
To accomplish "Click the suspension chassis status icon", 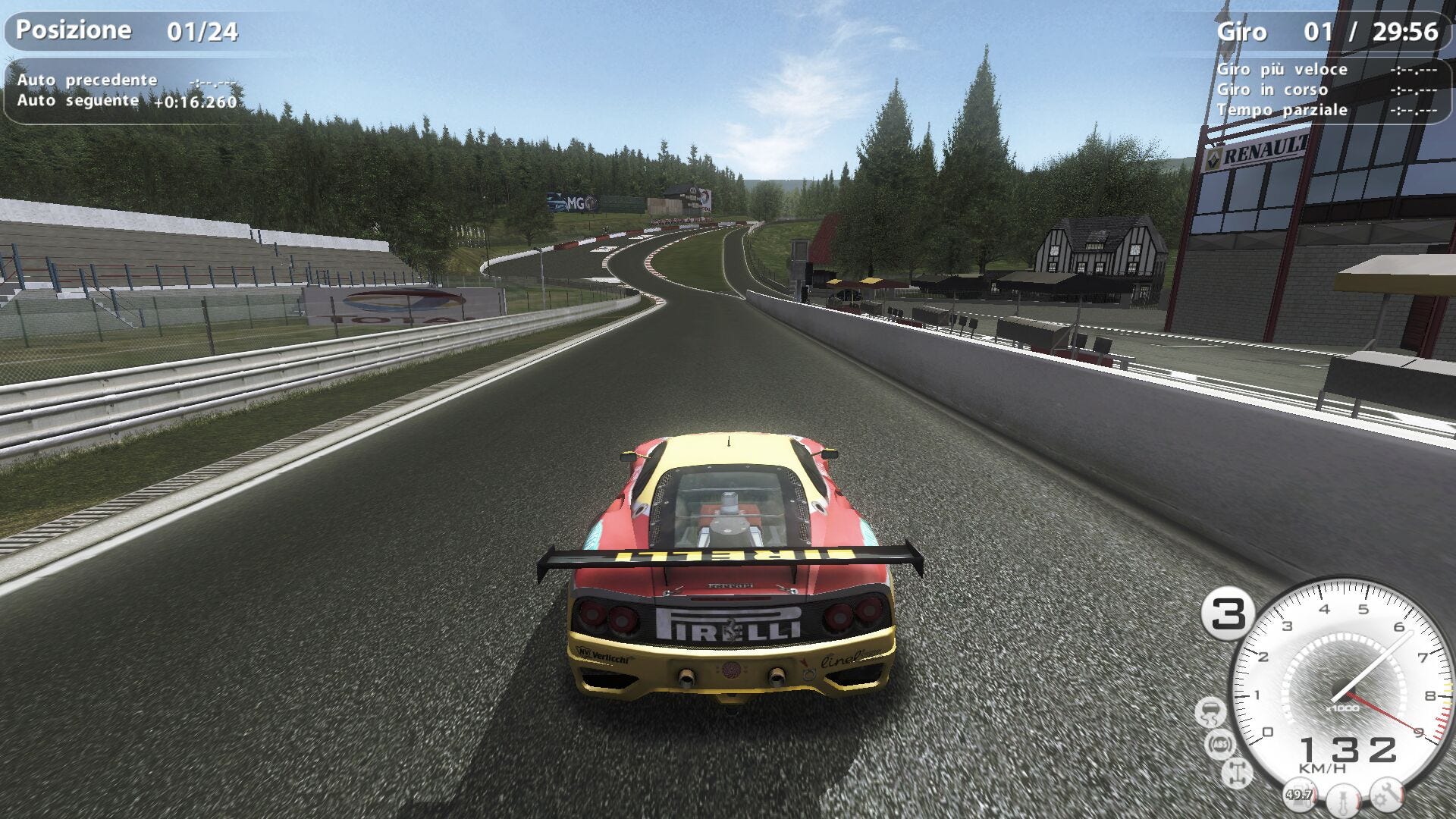I will (1237, 772).
